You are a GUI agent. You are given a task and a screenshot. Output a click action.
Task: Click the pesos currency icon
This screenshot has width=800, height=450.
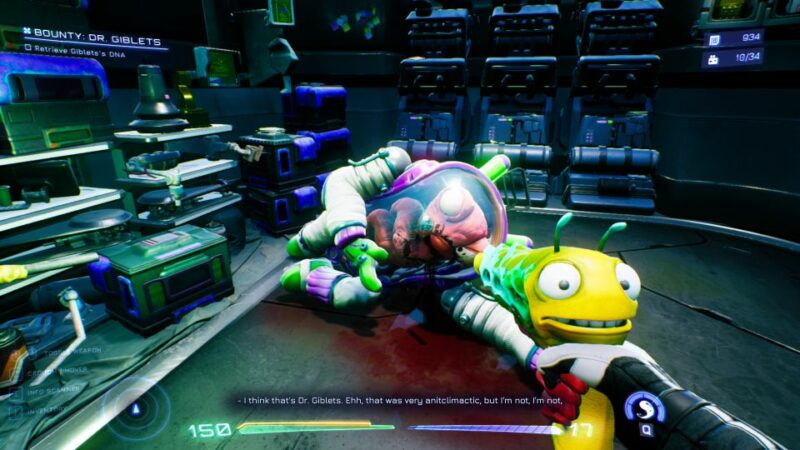click(x=714, y=40)
